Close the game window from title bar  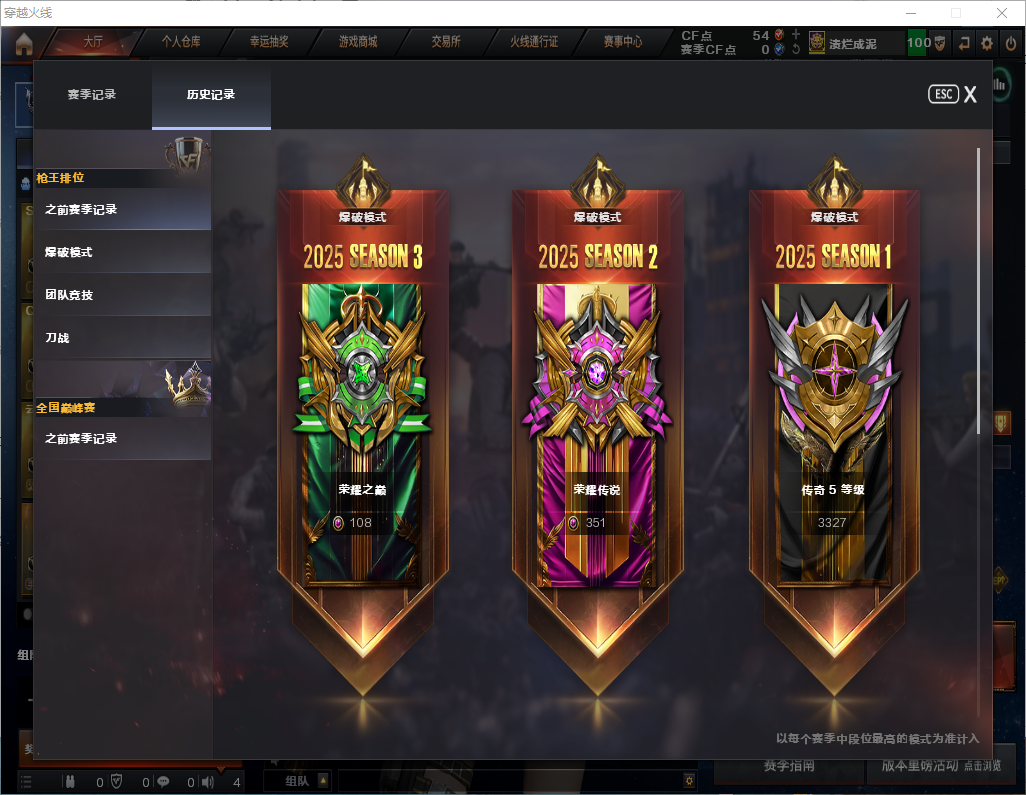[1002, 13]
